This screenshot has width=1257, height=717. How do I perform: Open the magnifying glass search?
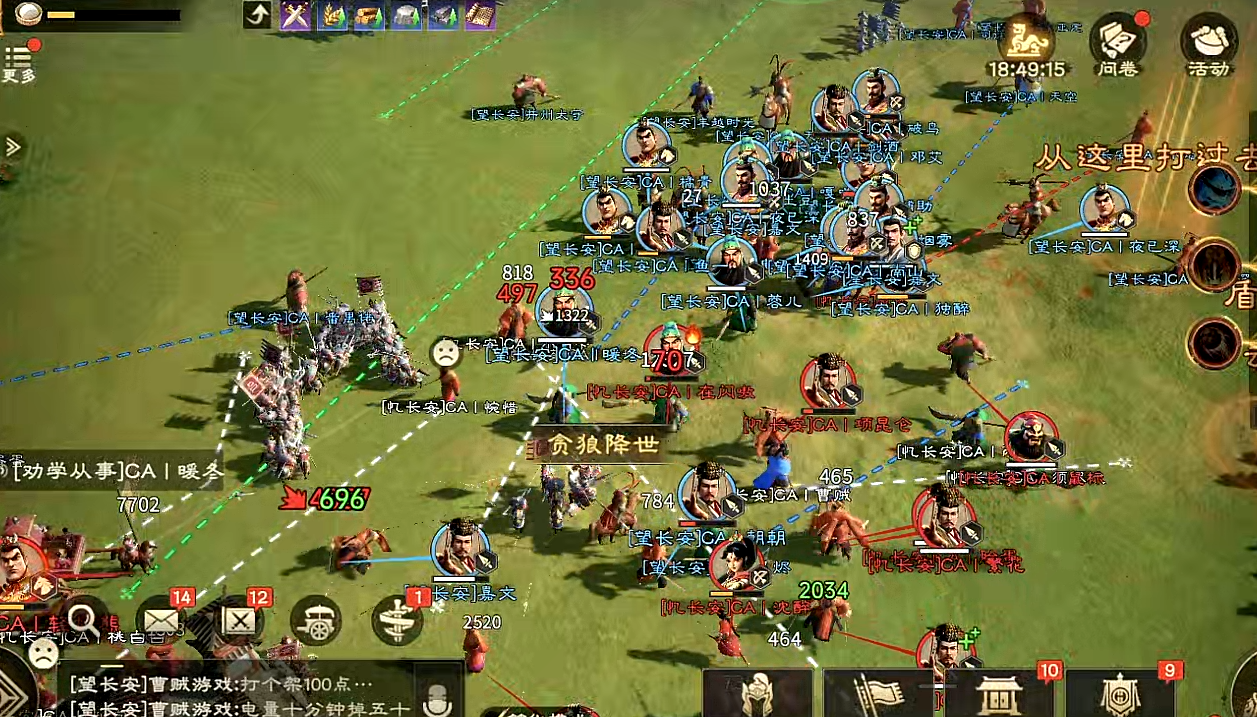tap(82, 620)
